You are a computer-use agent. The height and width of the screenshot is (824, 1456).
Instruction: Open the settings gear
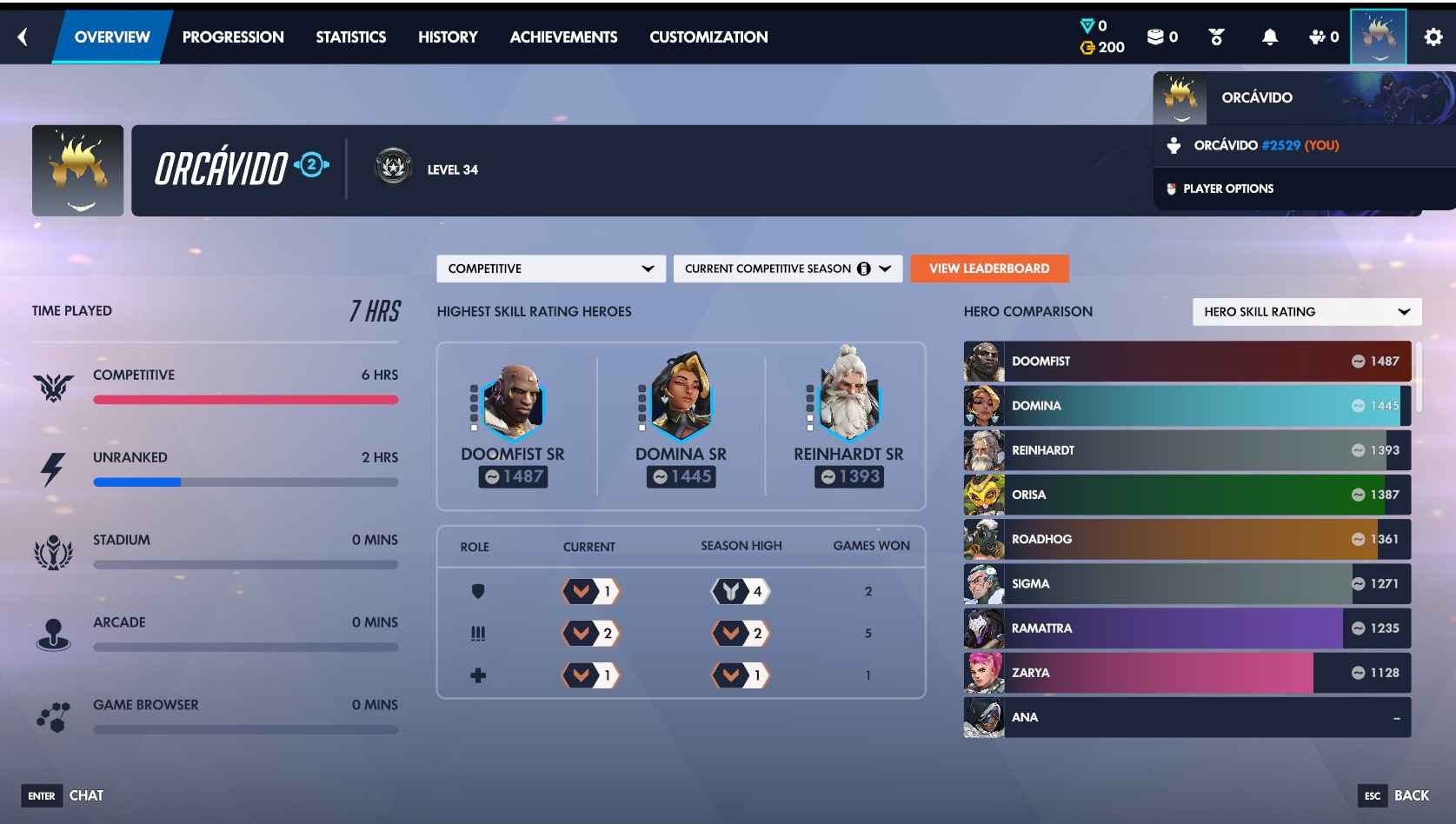pos(1433,37)
